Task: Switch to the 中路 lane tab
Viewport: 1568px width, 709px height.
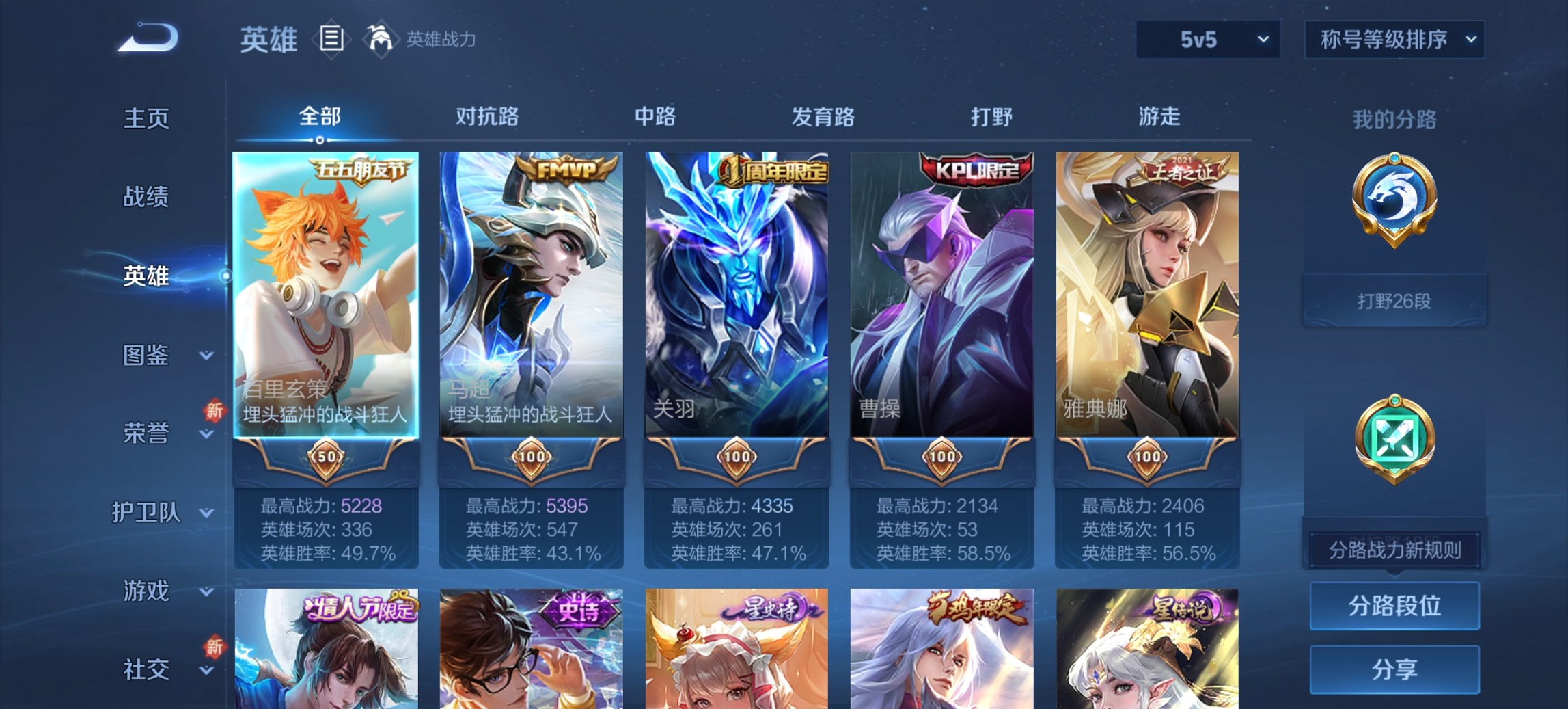Action: click(x=655, y=117)
